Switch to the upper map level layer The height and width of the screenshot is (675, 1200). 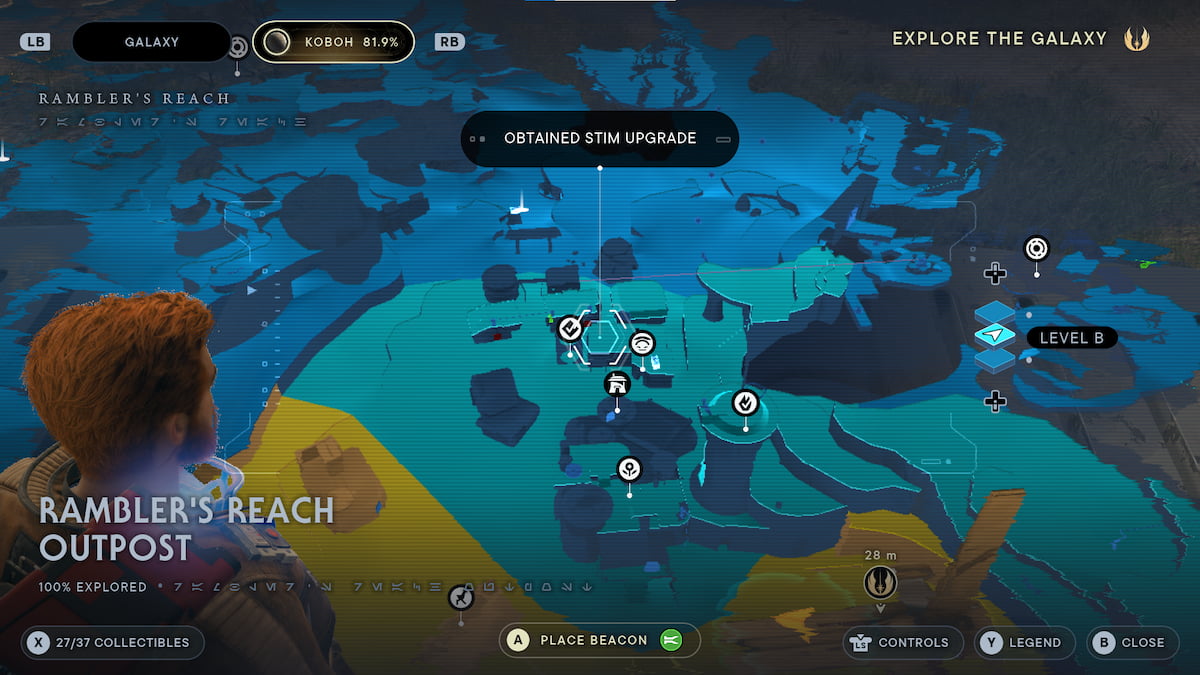pyautogui.click(x=995, y=314)
